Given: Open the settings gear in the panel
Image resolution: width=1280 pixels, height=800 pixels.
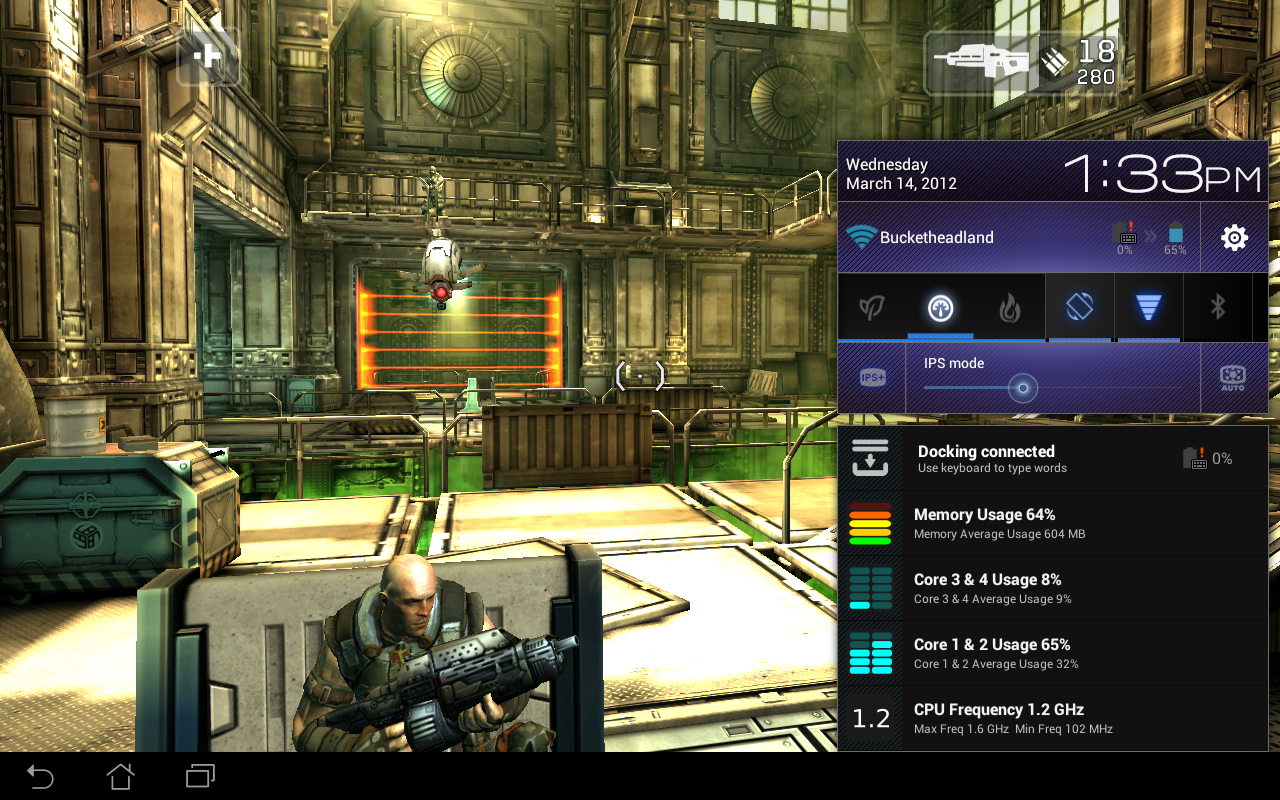Looking at the screenshot, I should tap(1233, 237).
